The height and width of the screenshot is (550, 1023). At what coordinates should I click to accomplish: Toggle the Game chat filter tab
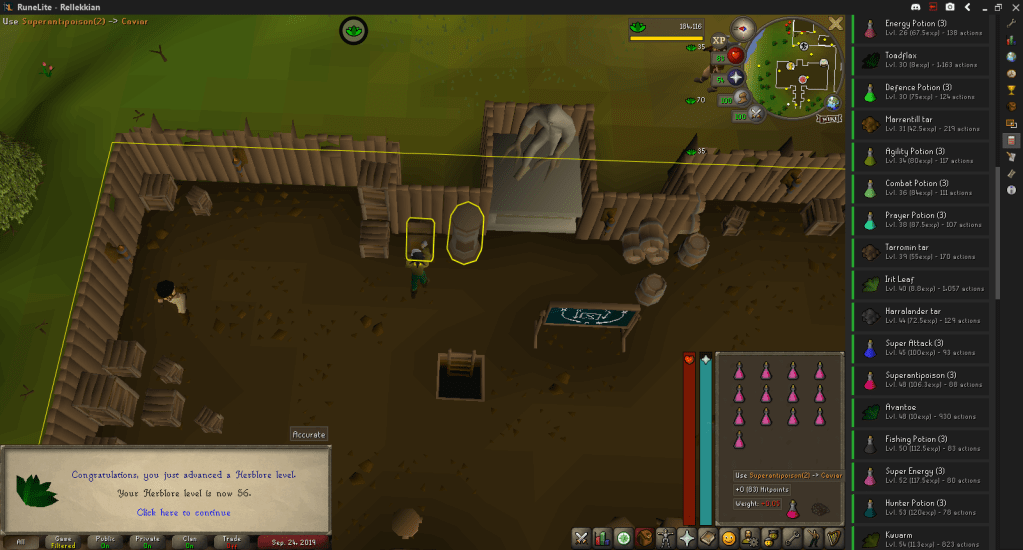62,542
